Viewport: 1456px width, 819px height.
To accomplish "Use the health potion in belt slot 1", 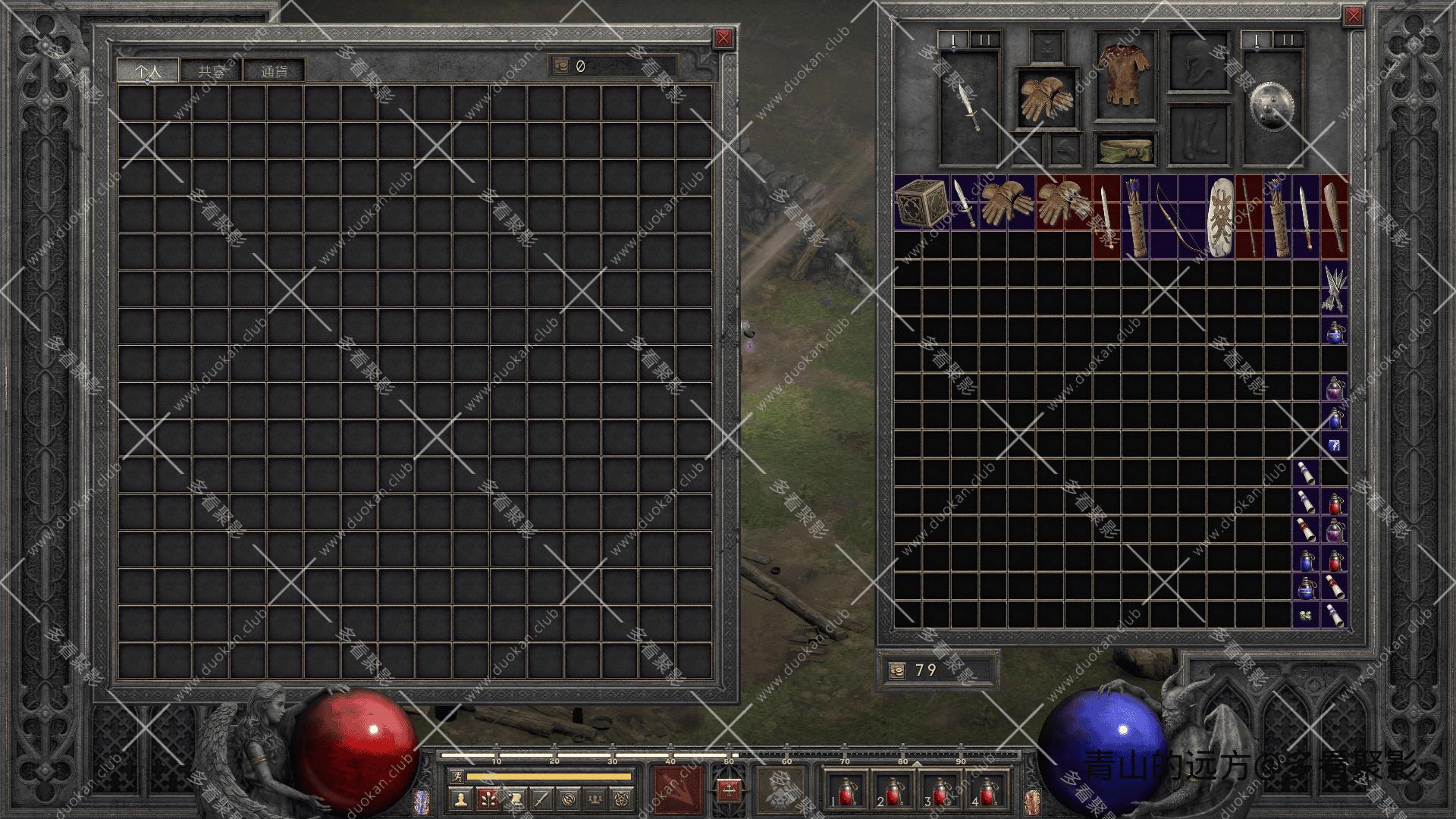I will [842, 791].
